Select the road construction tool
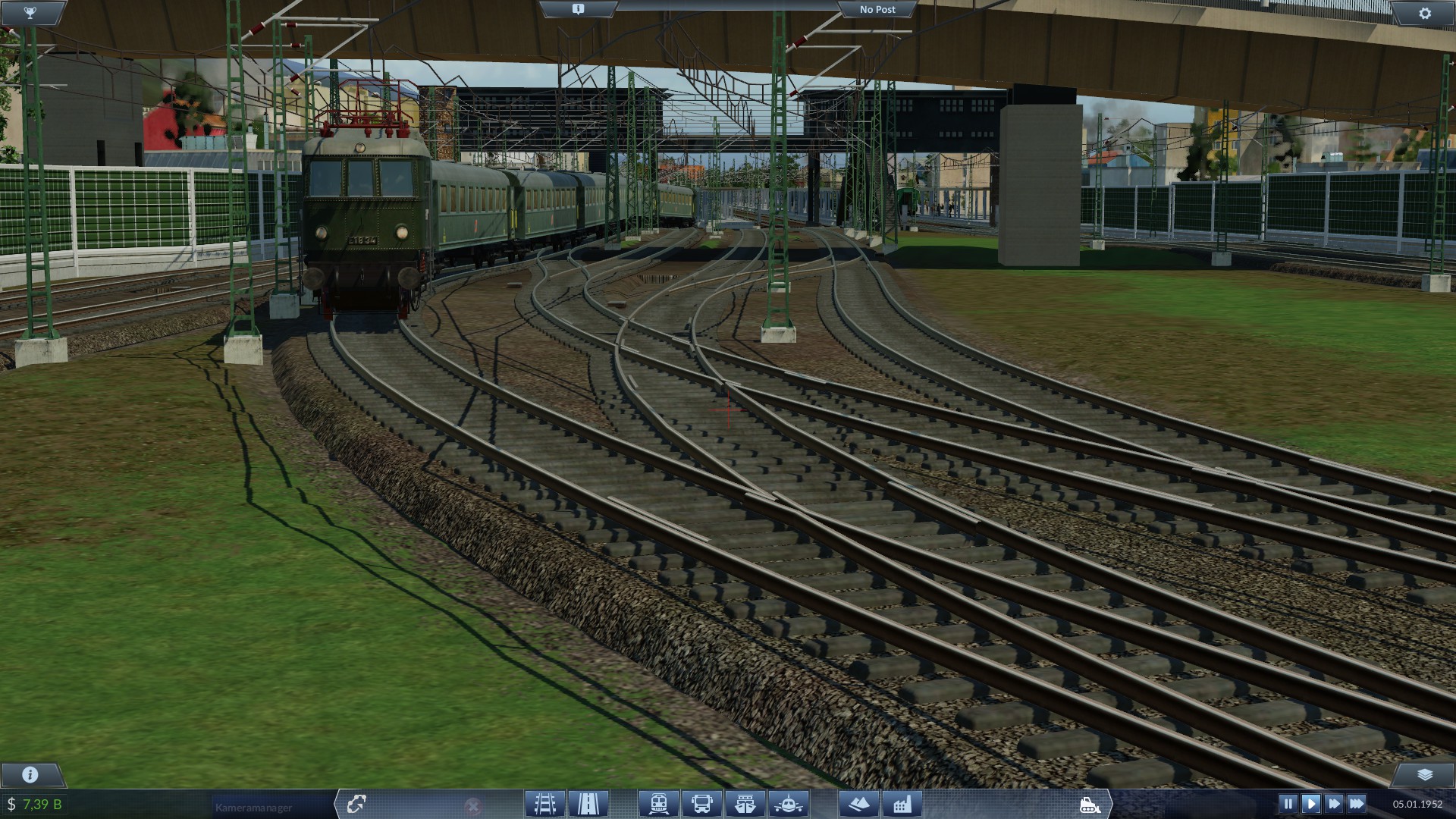The image size is (1456, 819). tap(590, 803)
